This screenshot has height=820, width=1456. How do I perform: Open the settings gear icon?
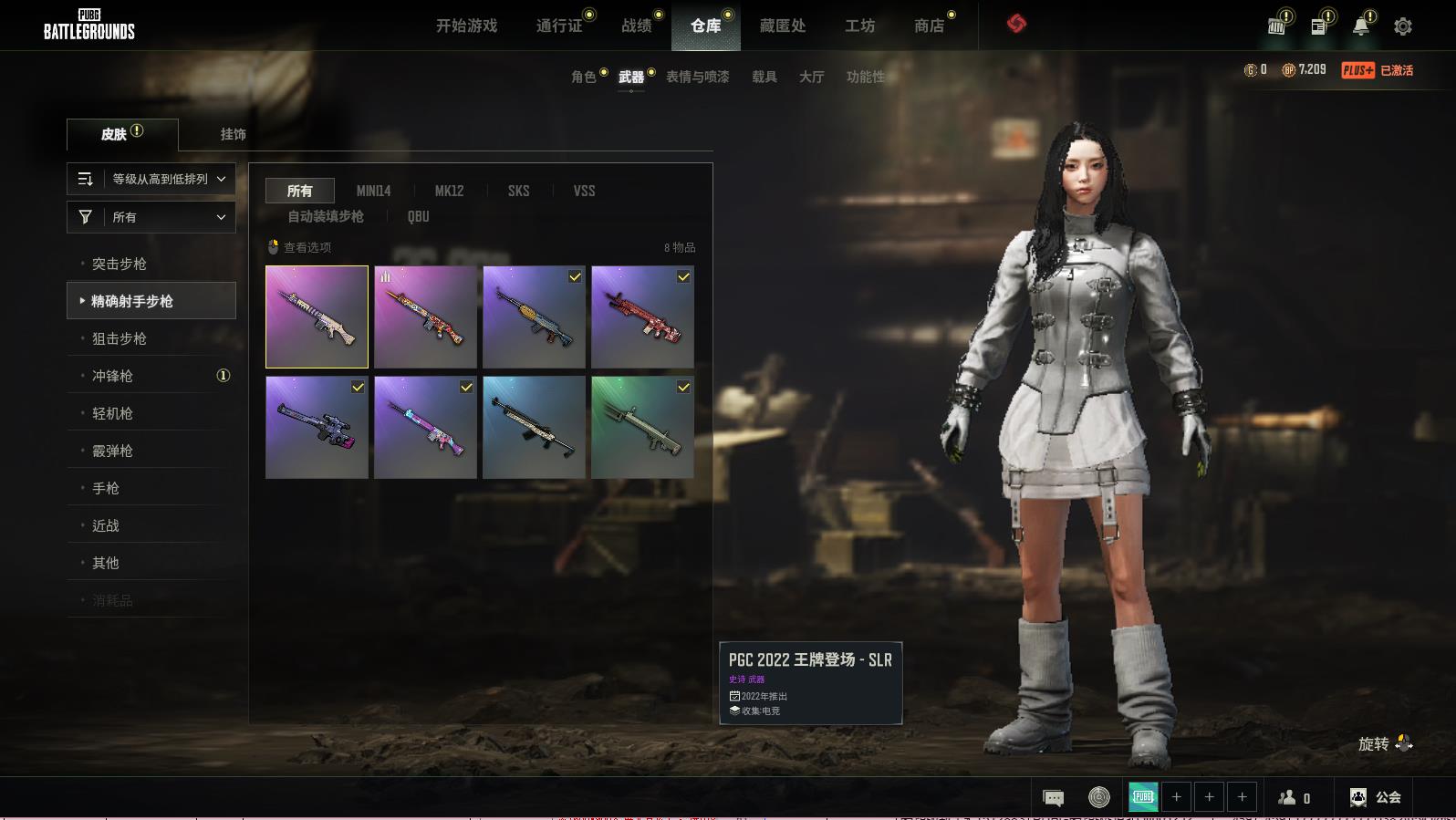1402,26
